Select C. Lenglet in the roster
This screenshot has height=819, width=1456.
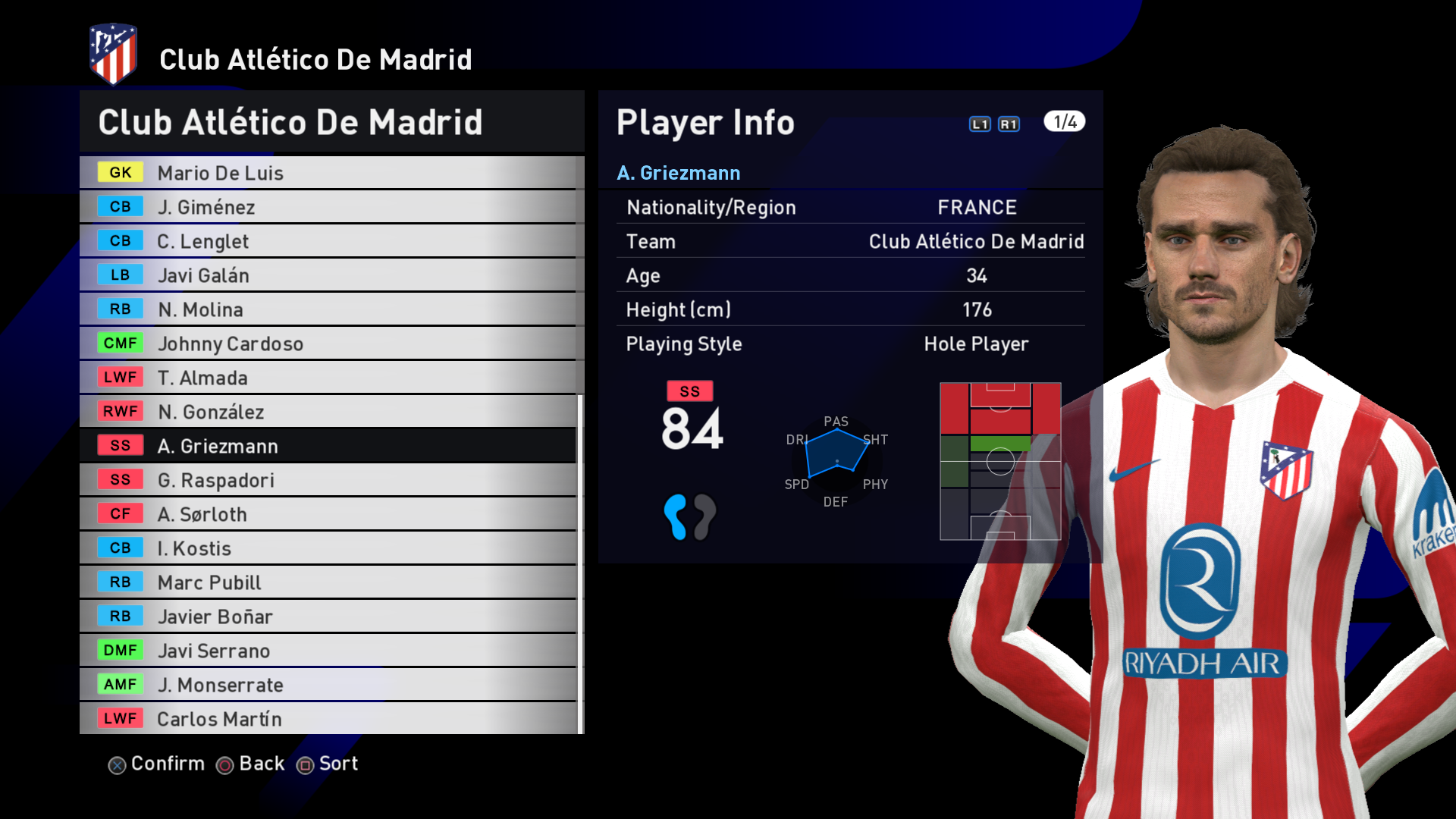coord(328,241)
